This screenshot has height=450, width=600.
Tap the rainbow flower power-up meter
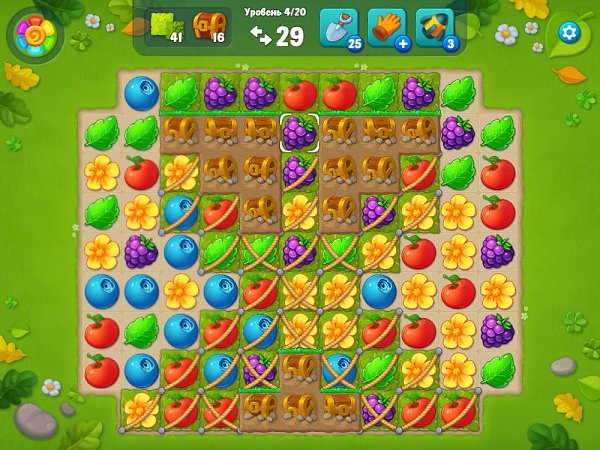click(35, 36)
